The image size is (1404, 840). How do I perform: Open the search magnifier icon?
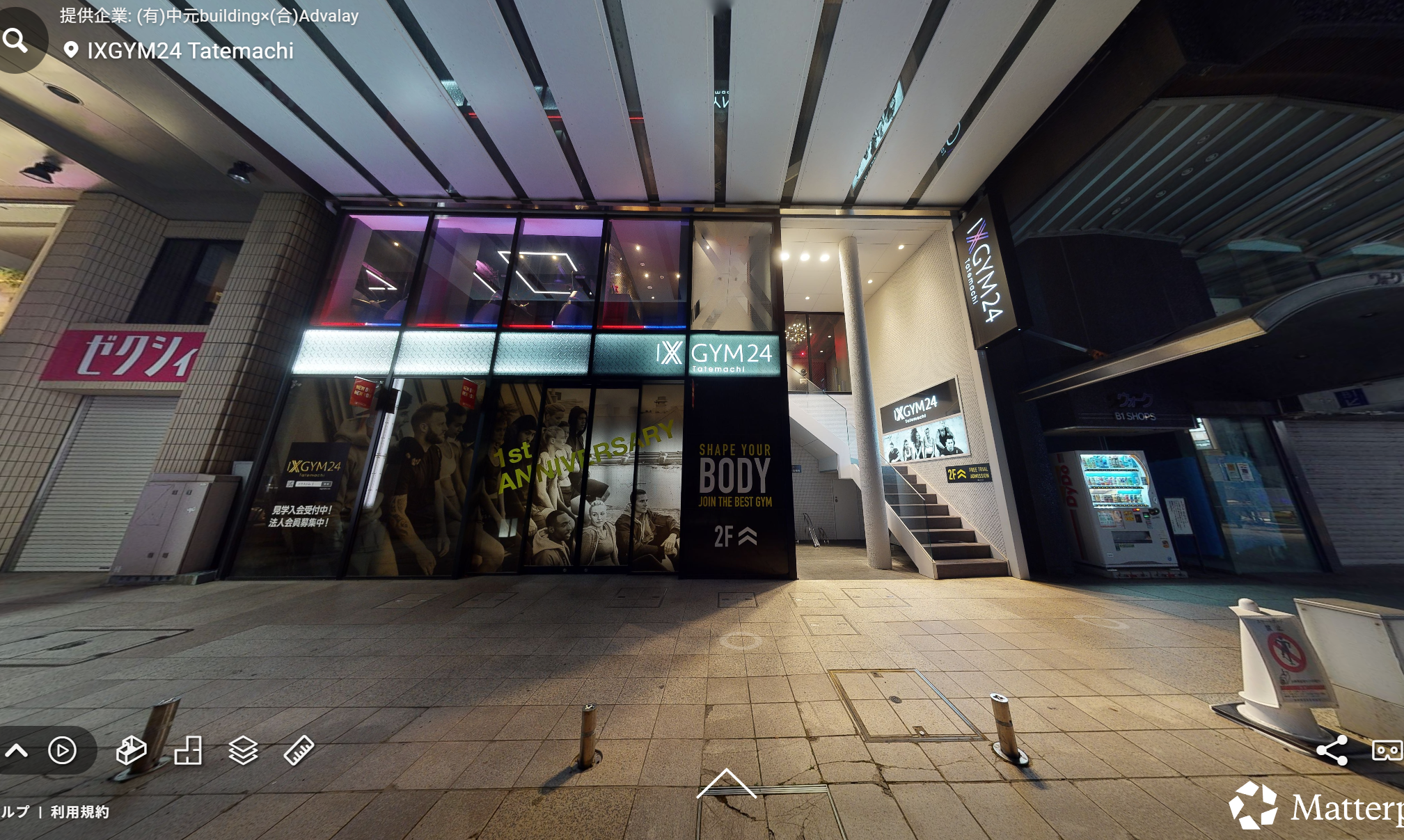pos(15,40)
